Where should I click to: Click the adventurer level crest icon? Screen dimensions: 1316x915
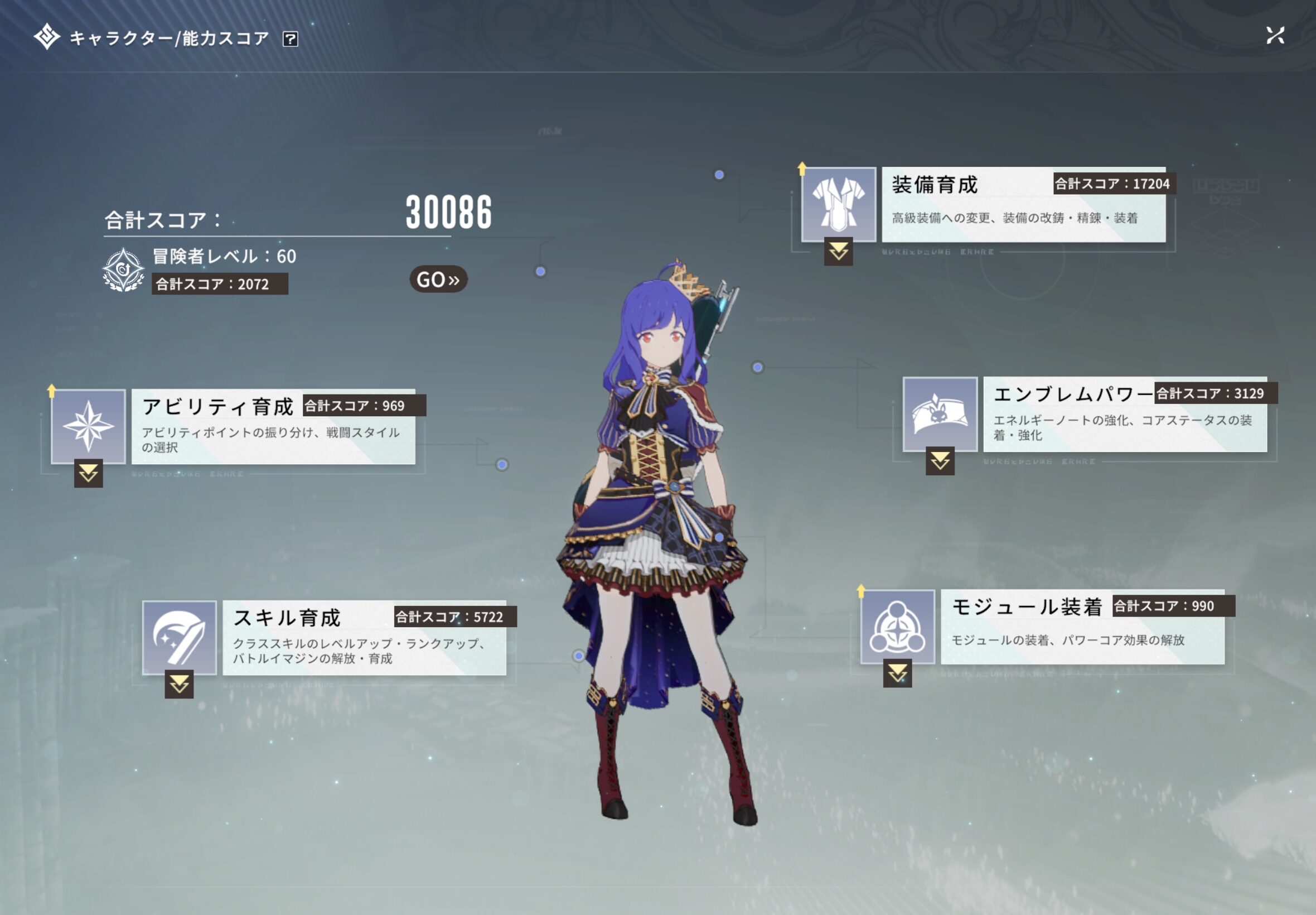(x=123, y=270)
